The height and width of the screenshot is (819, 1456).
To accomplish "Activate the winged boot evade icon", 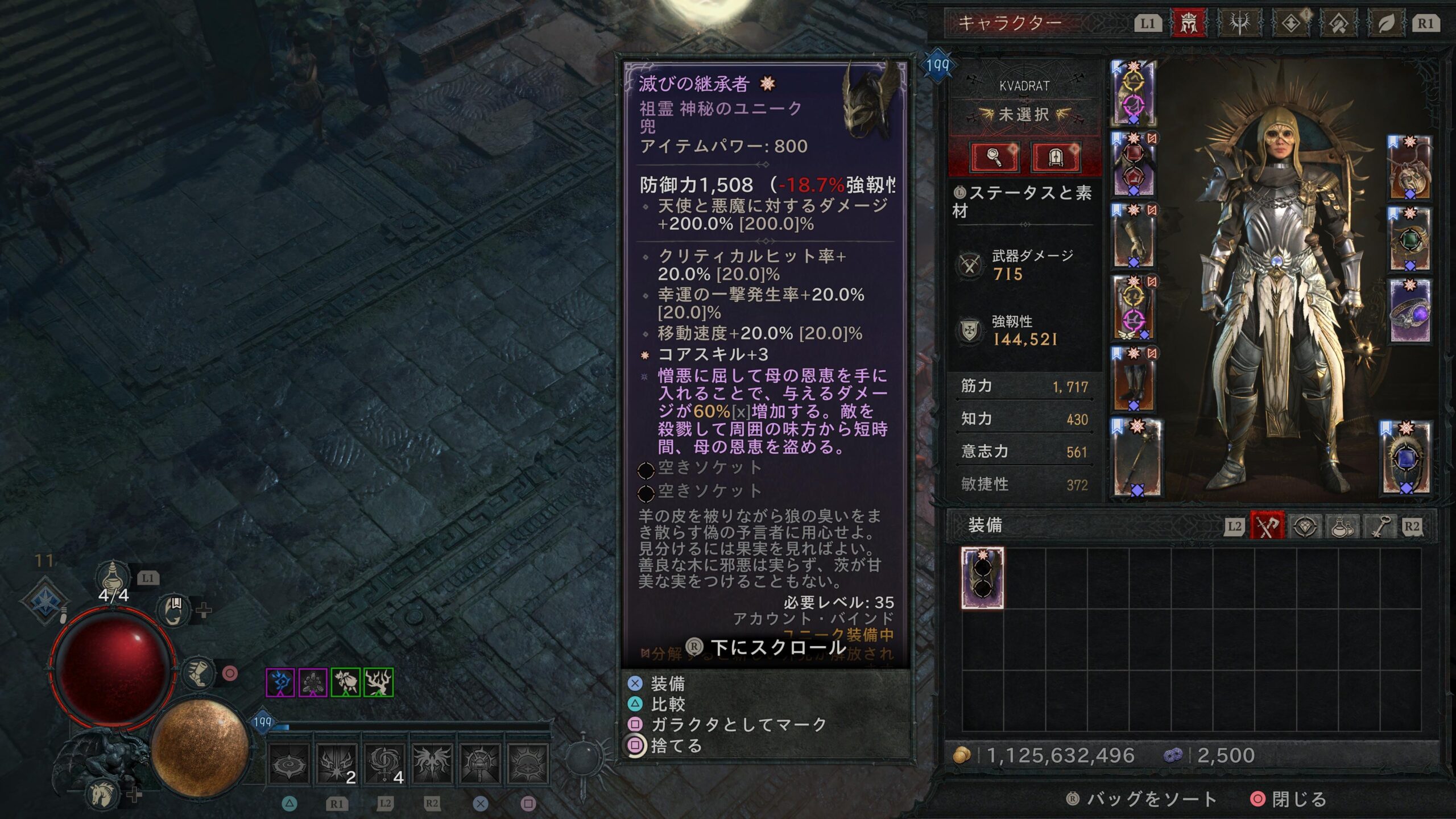I will (x=198, y=673).
